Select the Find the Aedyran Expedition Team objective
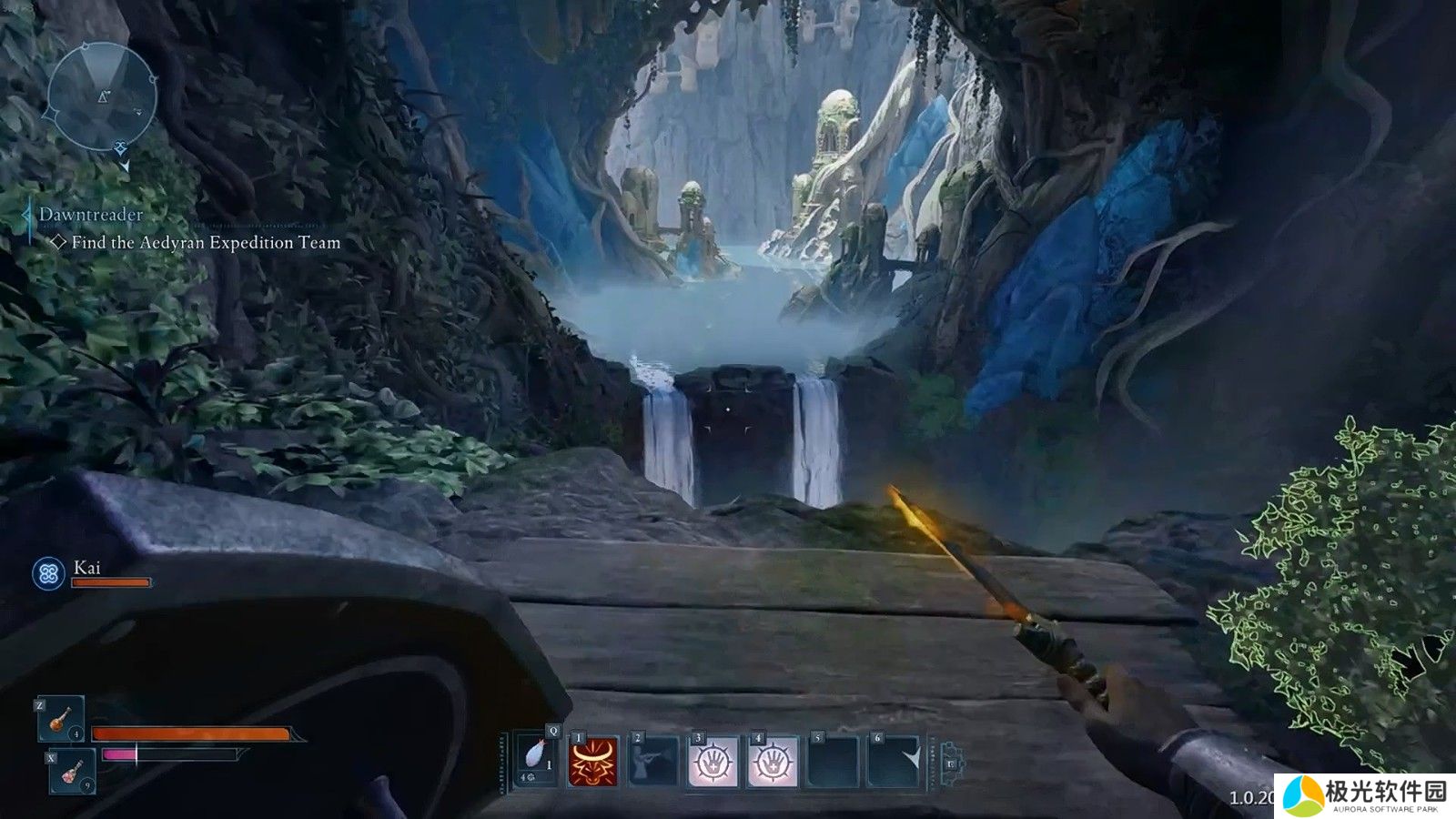The image size is (1456, 819). click(x=206, y=243)
